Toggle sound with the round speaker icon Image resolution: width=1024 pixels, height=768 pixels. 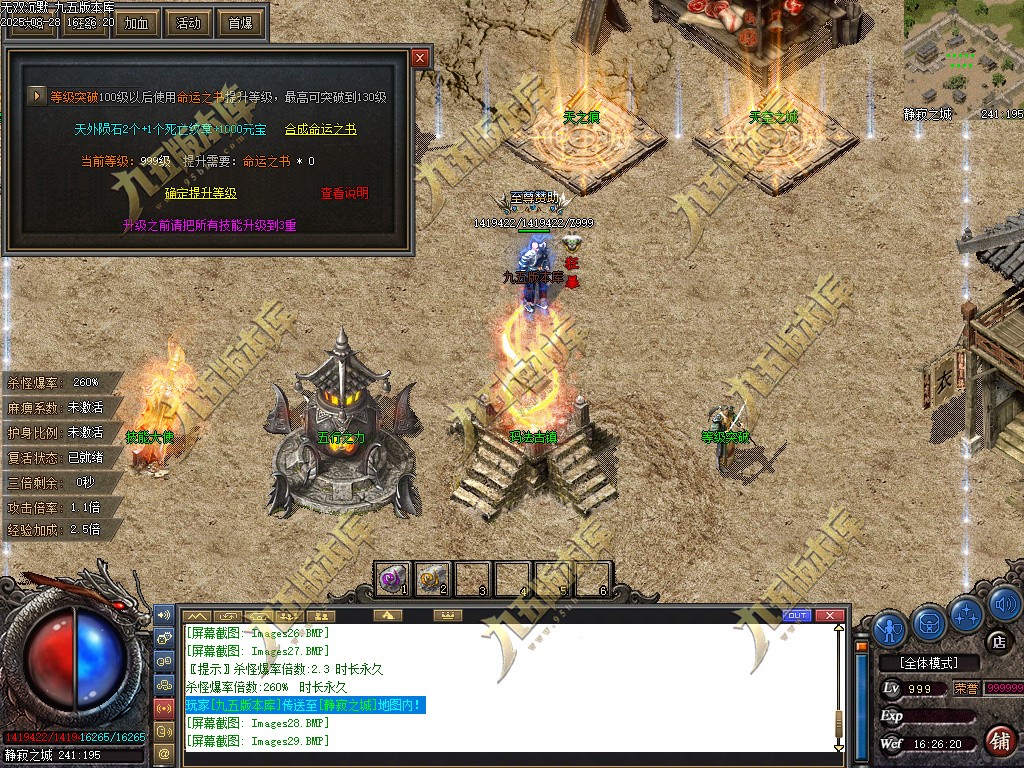click(1003, 604)
